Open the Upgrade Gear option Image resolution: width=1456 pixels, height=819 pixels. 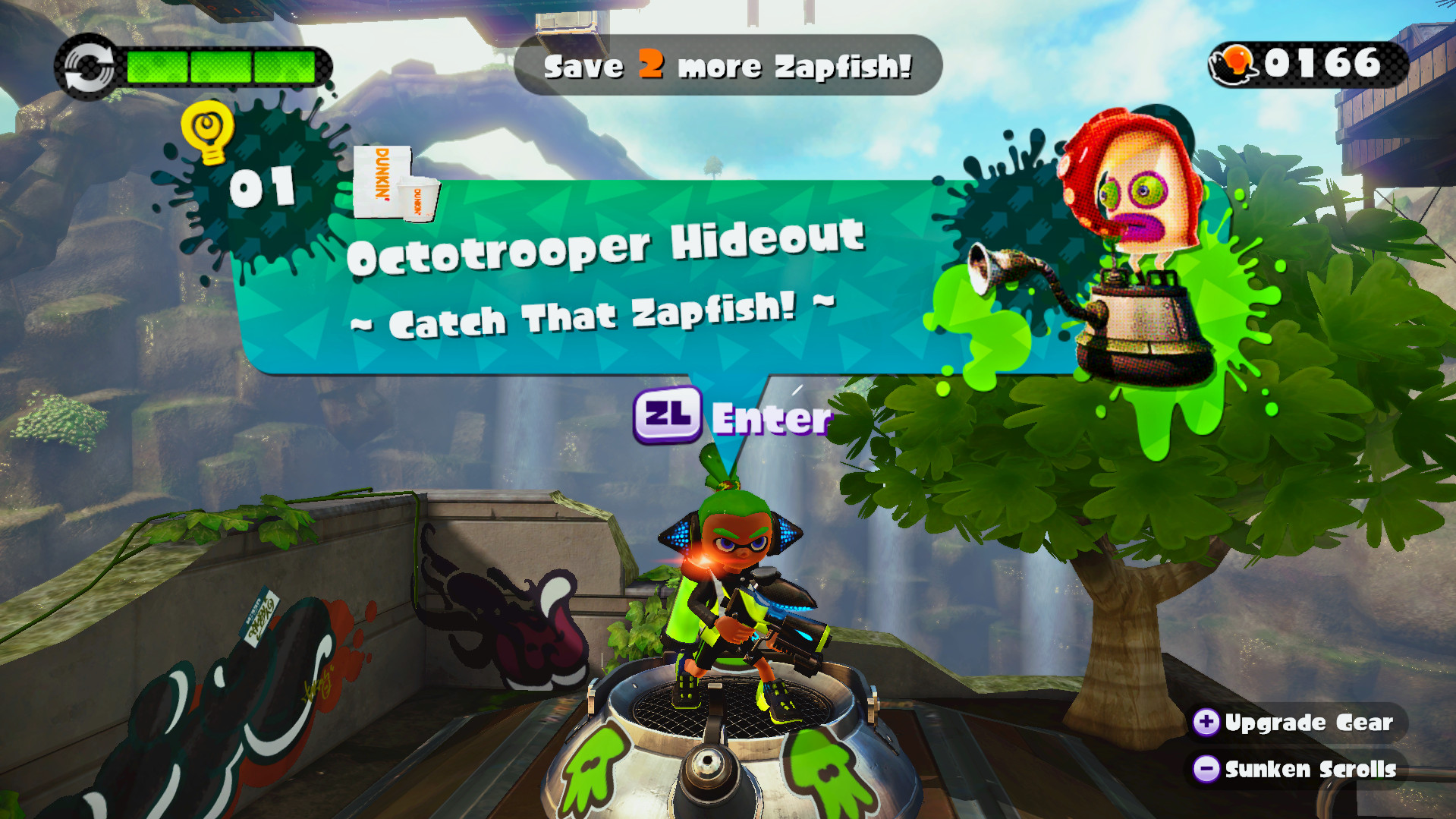(1309, 722)
